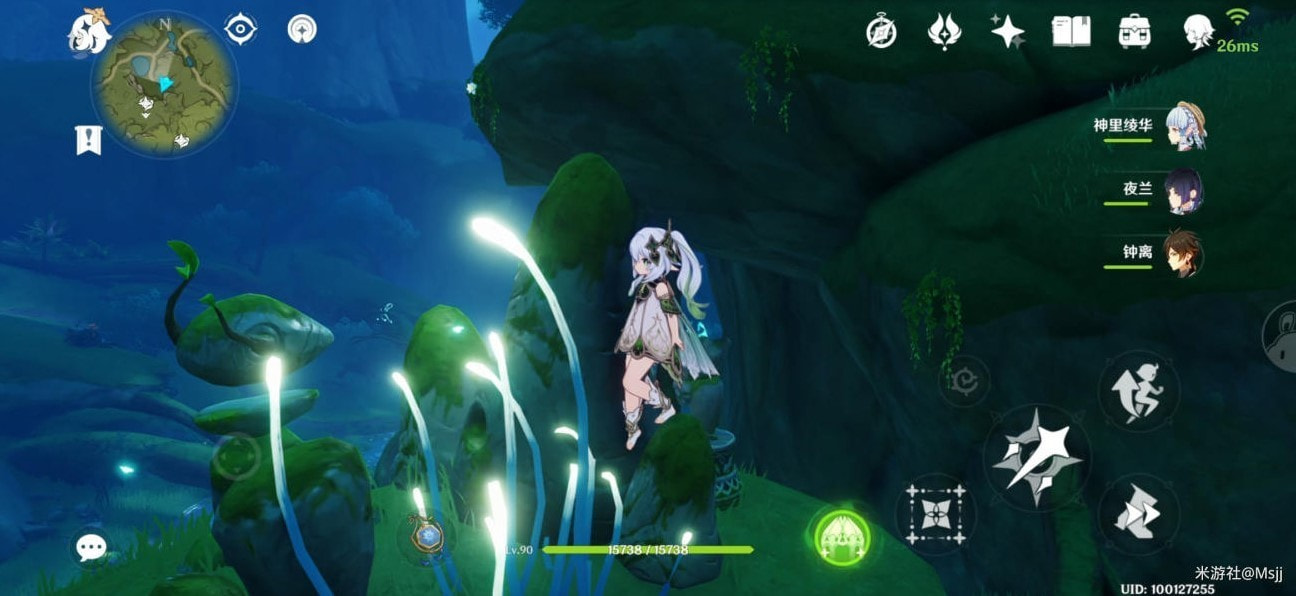Open the four-pointed star wish icon

(x=1007, y=32)
